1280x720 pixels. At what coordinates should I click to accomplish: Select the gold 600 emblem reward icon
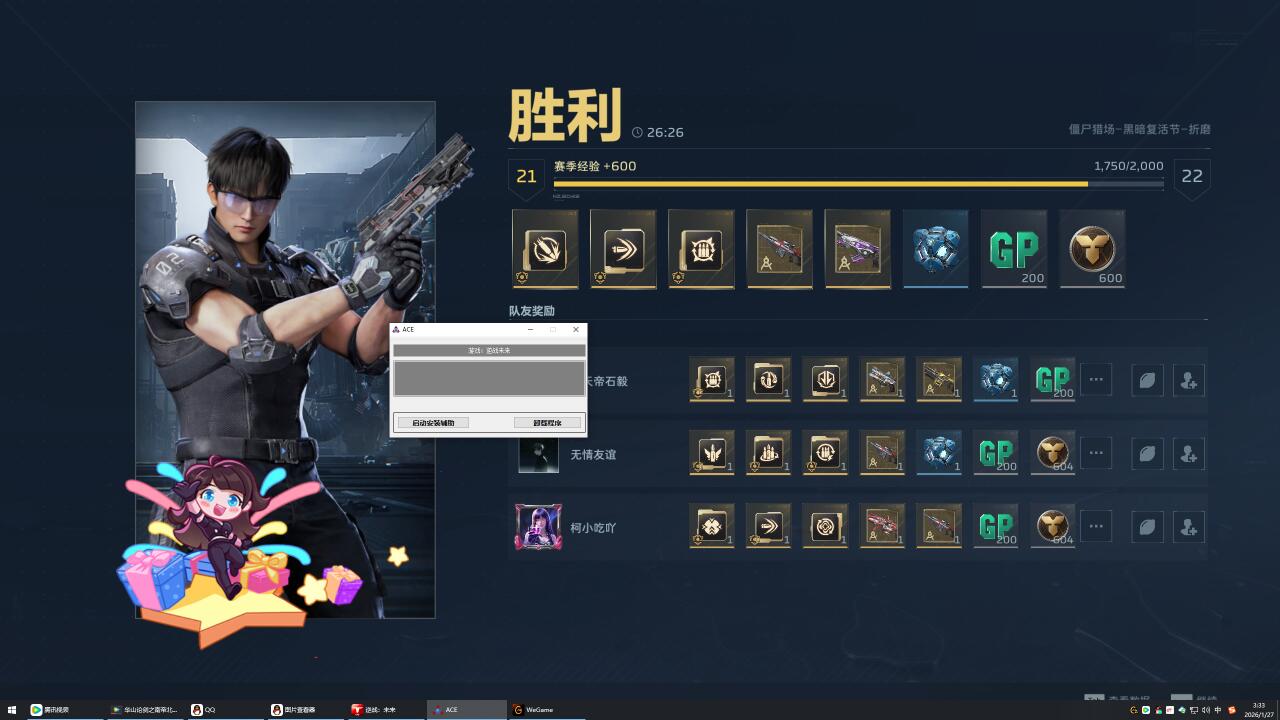coord(1092,249)
